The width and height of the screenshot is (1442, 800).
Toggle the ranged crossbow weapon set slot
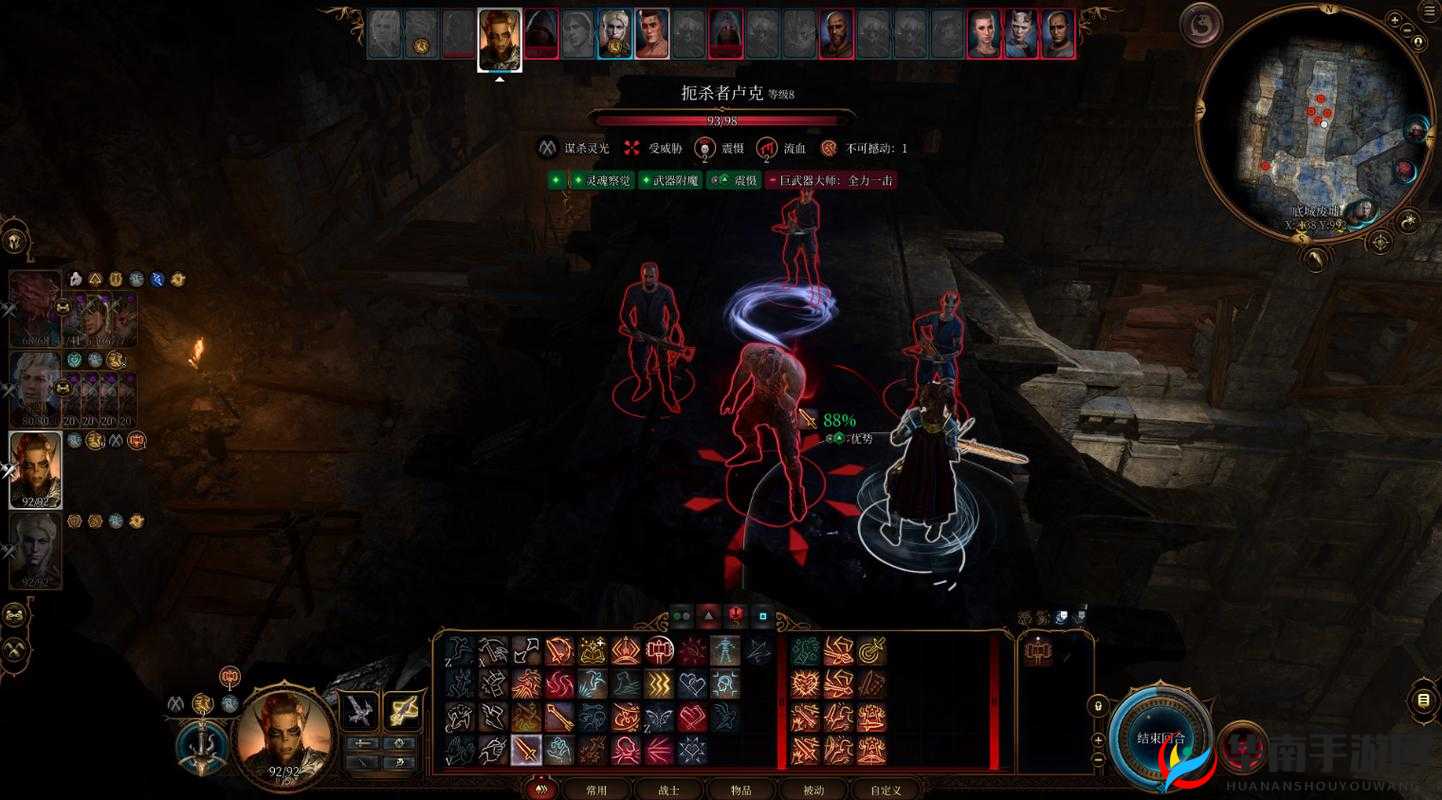[402, 711]
